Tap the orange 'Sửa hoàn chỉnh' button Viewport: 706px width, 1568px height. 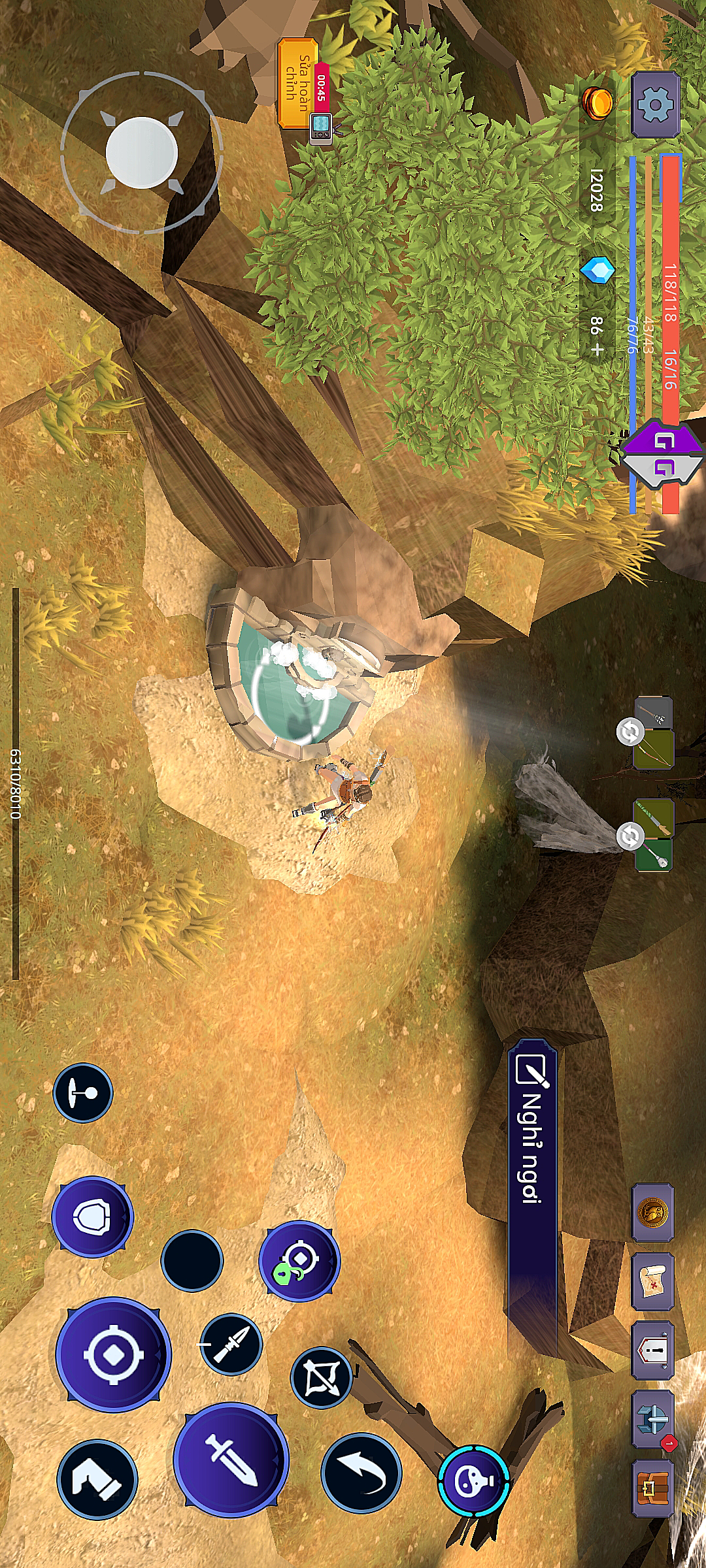(297, 84)
